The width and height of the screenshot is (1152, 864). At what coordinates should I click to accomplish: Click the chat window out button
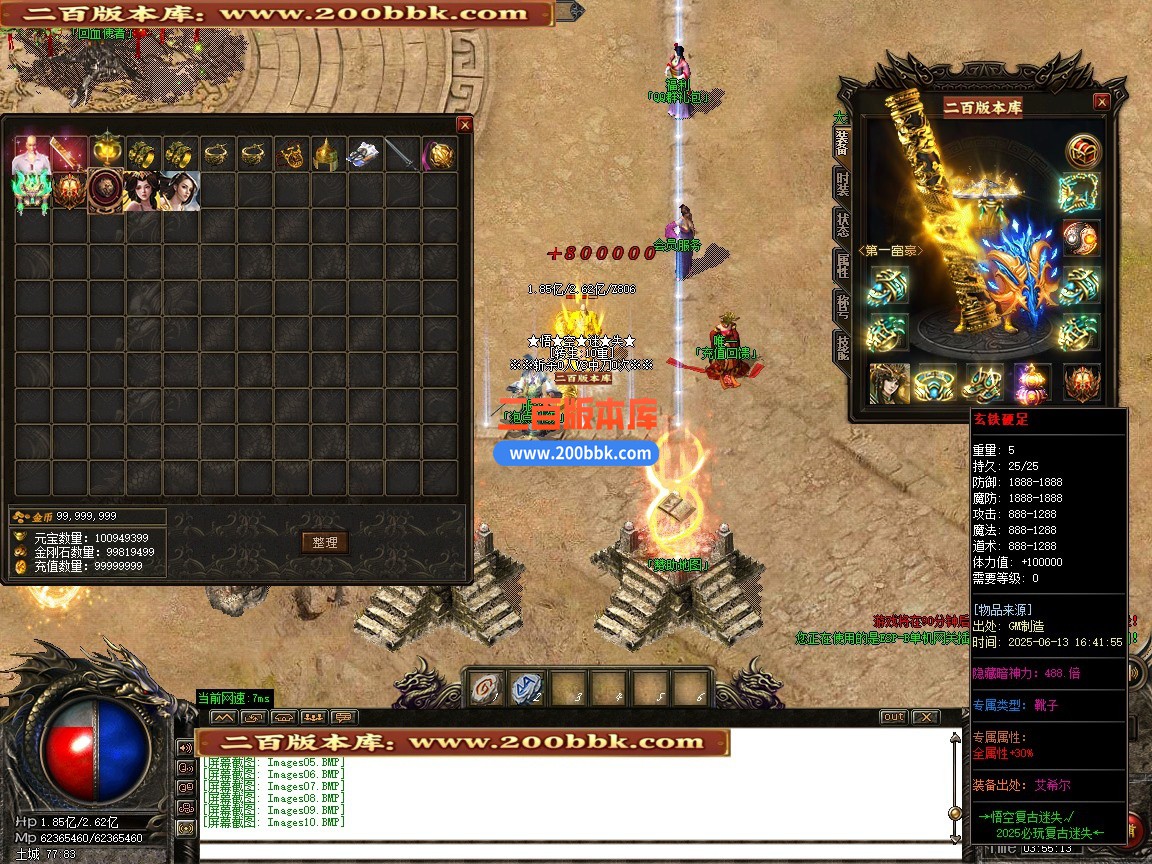pos(893,717)
